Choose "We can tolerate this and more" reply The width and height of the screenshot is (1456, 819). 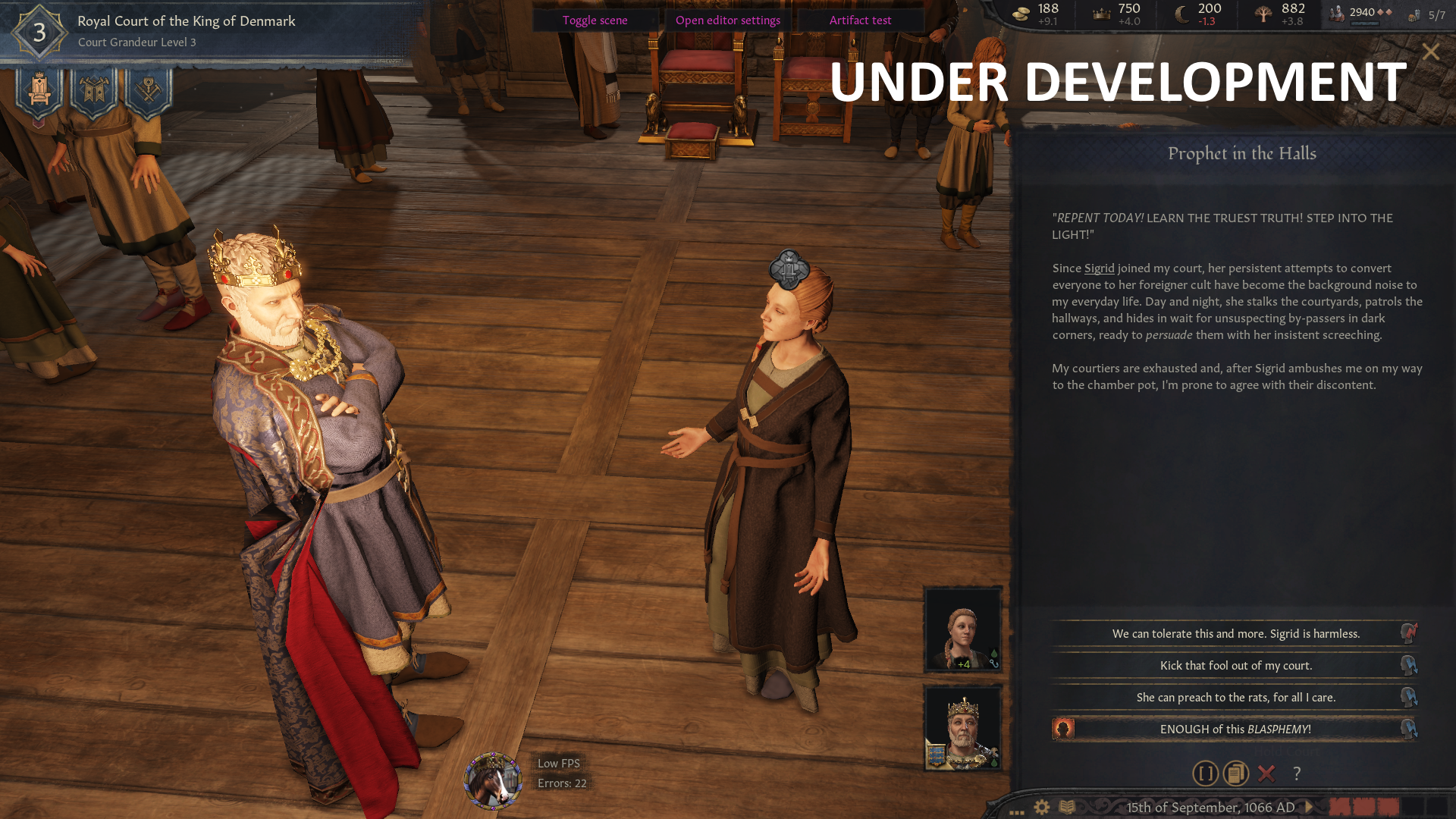(1235, 633)
